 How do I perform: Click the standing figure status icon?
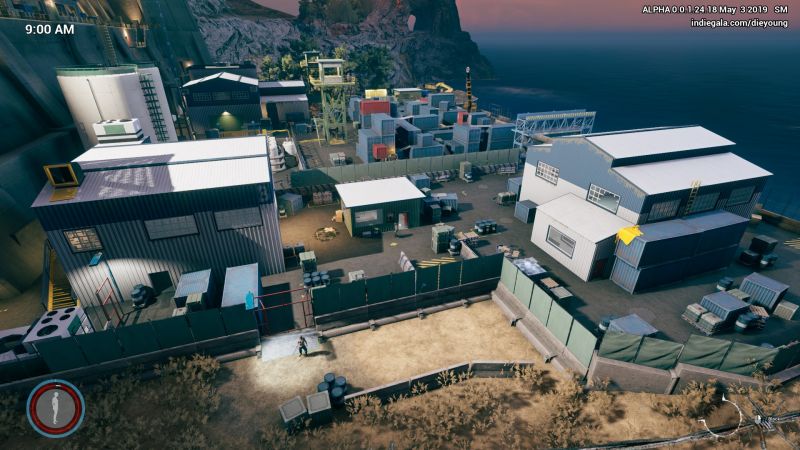55,408
